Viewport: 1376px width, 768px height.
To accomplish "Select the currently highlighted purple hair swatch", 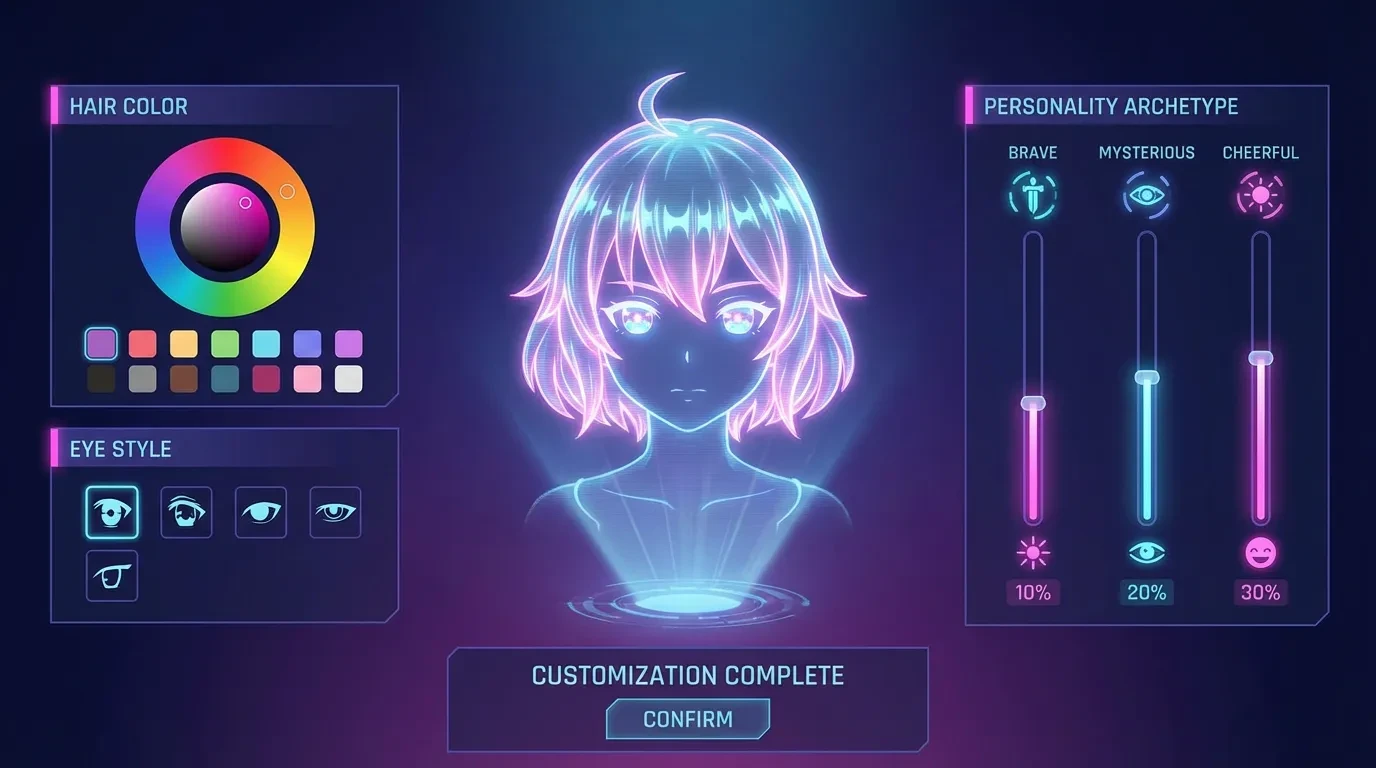I will coord(101,343).
